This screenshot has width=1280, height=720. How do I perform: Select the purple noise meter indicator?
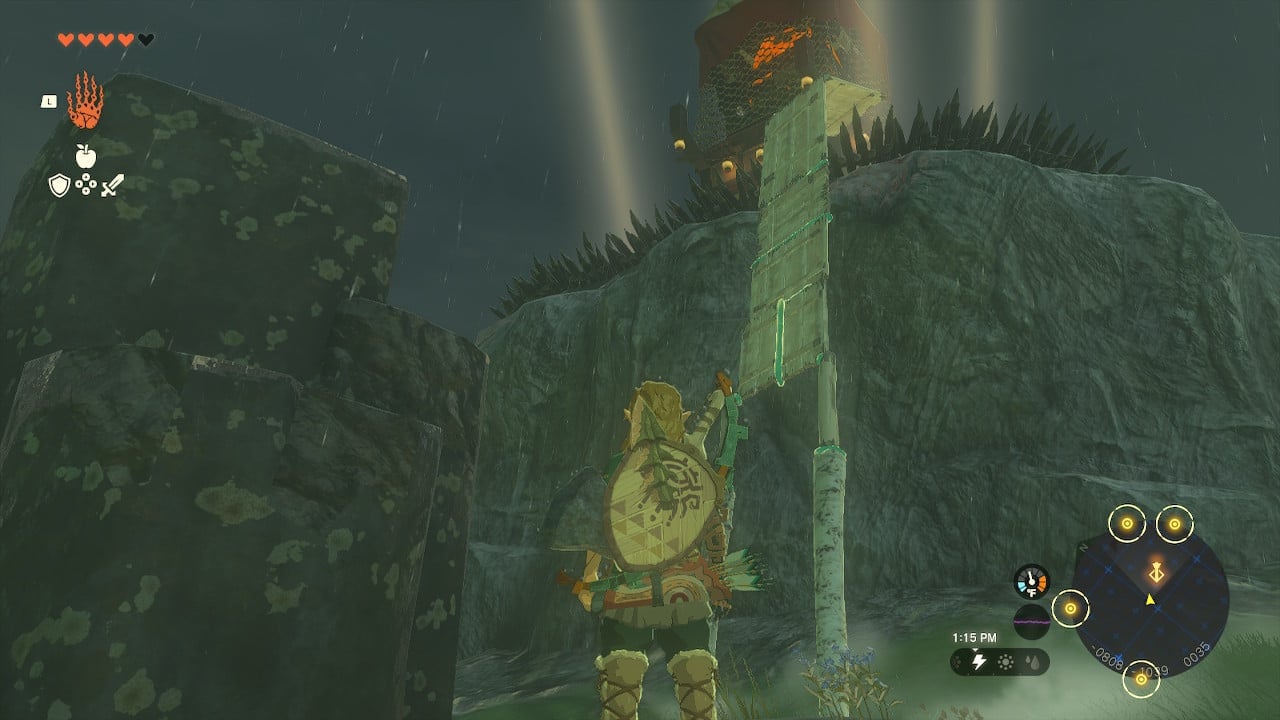click(x=1031, y=621)
